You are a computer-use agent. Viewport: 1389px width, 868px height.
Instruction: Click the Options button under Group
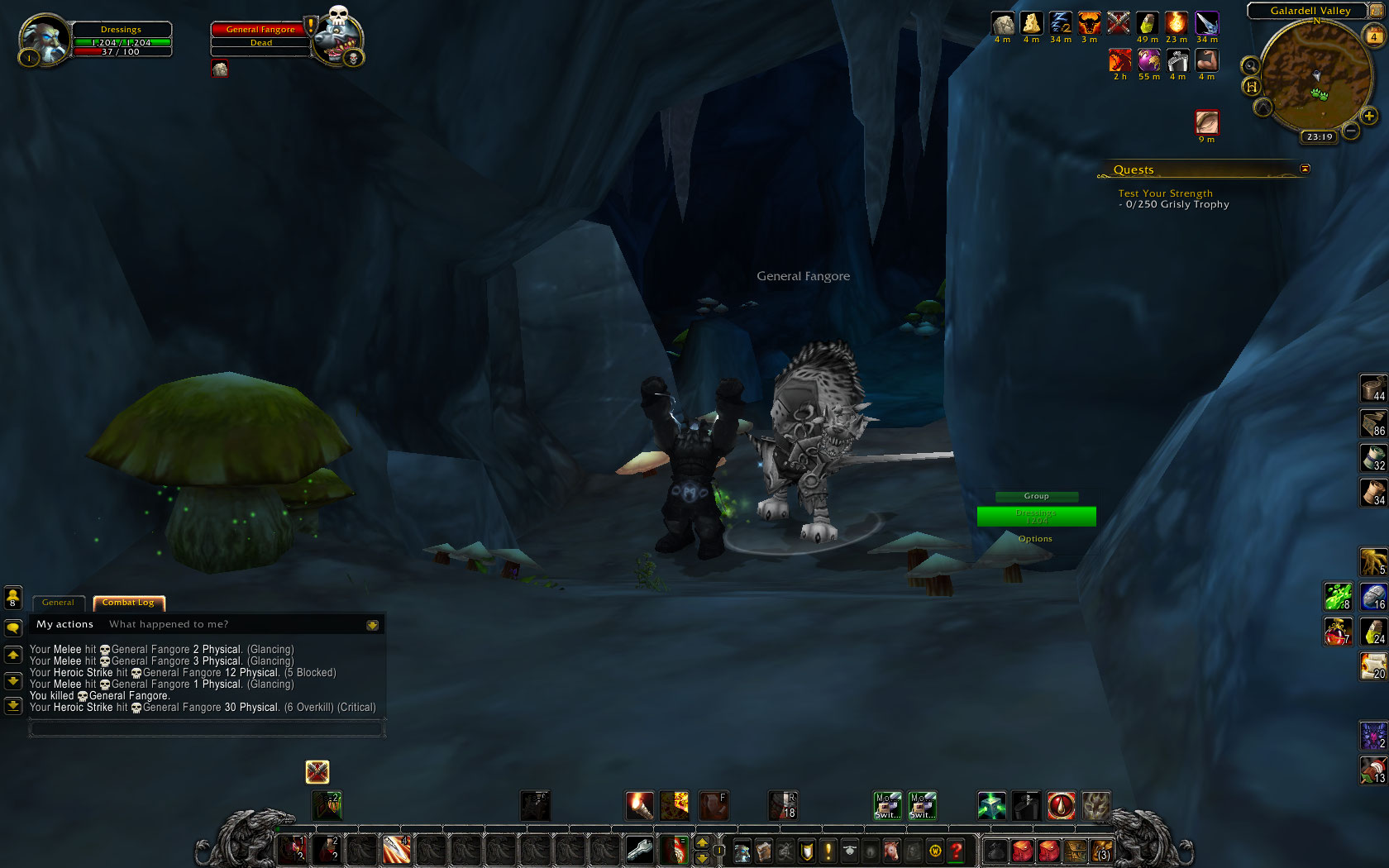[1035, 539]
